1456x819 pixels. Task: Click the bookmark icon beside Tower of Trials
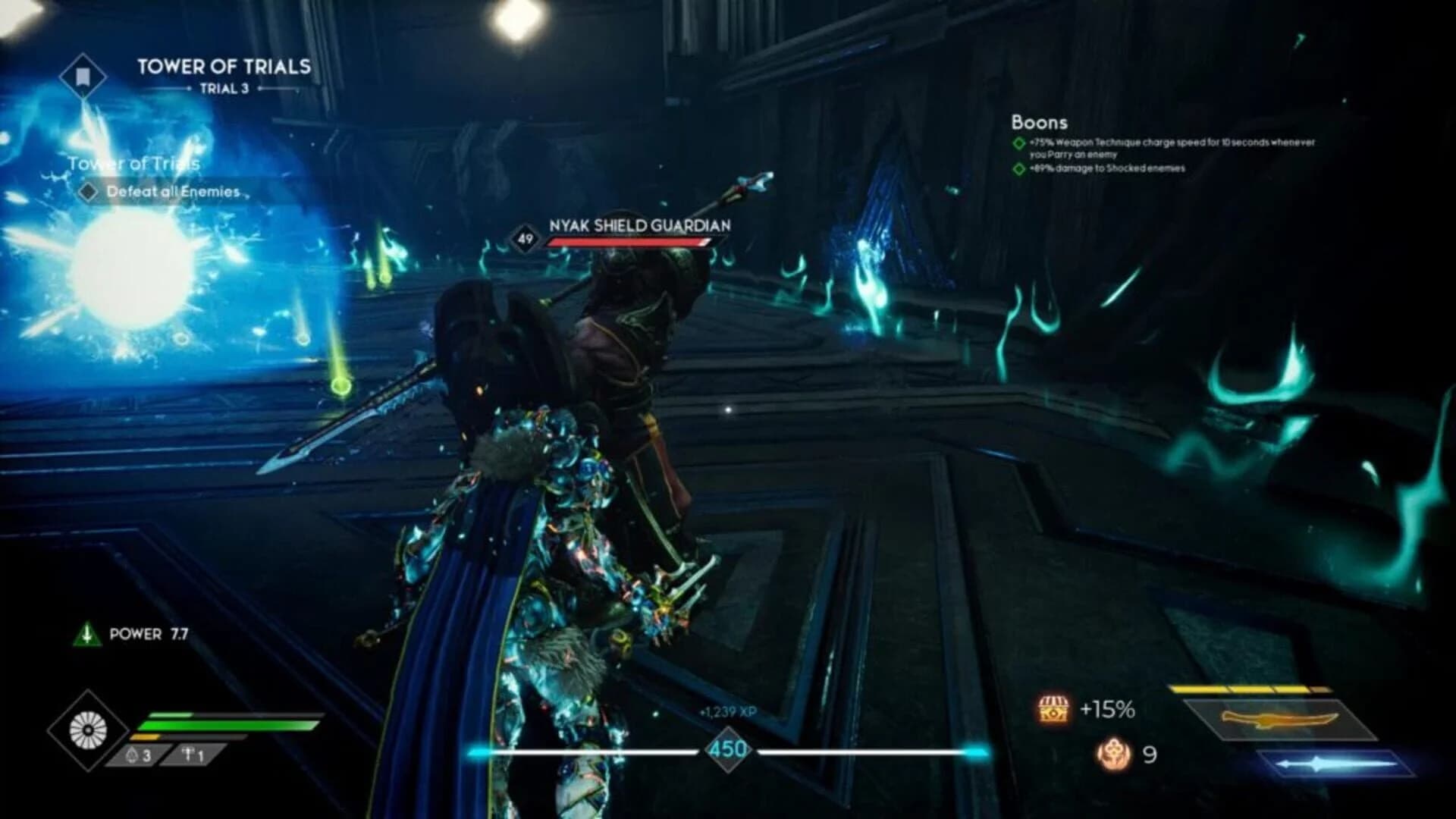click(x=82, y=74)
